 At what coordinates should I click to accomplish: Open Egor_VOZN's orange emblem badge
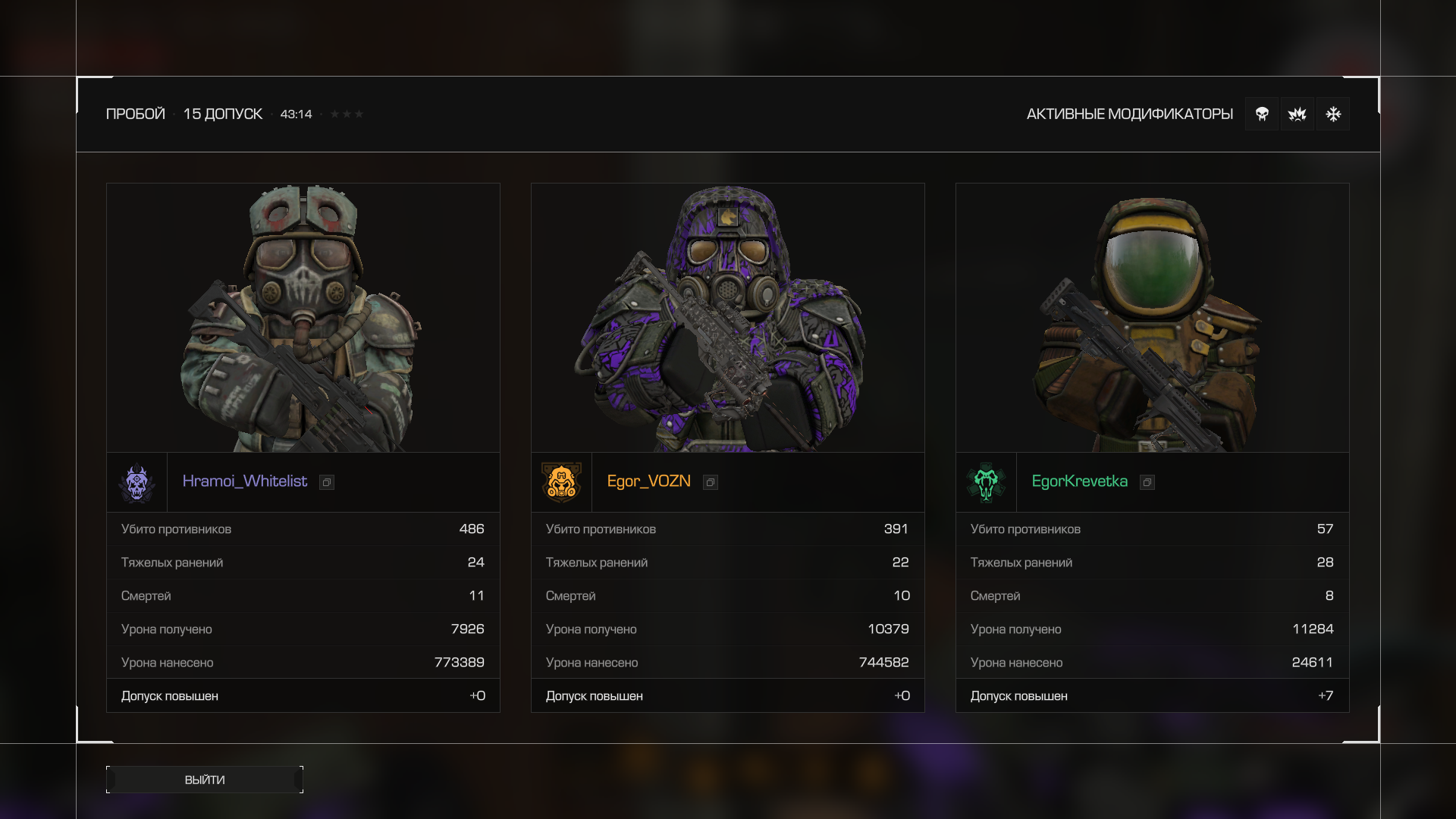pyautogui.click(x=561, y=482)
